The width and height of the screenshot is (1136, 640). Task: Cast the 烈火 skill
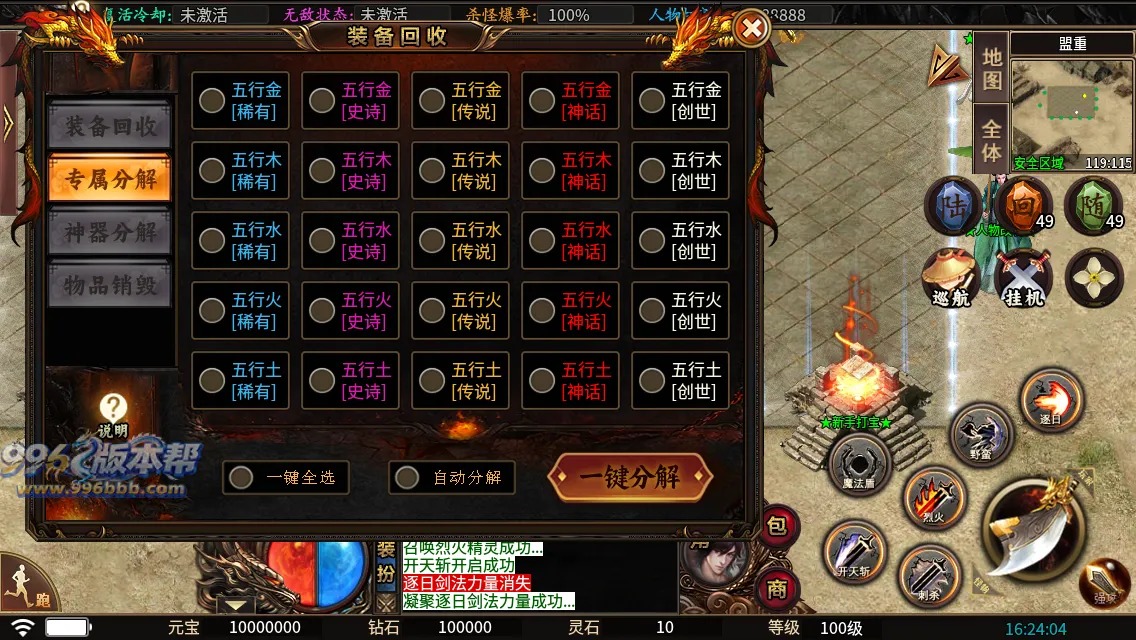(x=932, y=497)
